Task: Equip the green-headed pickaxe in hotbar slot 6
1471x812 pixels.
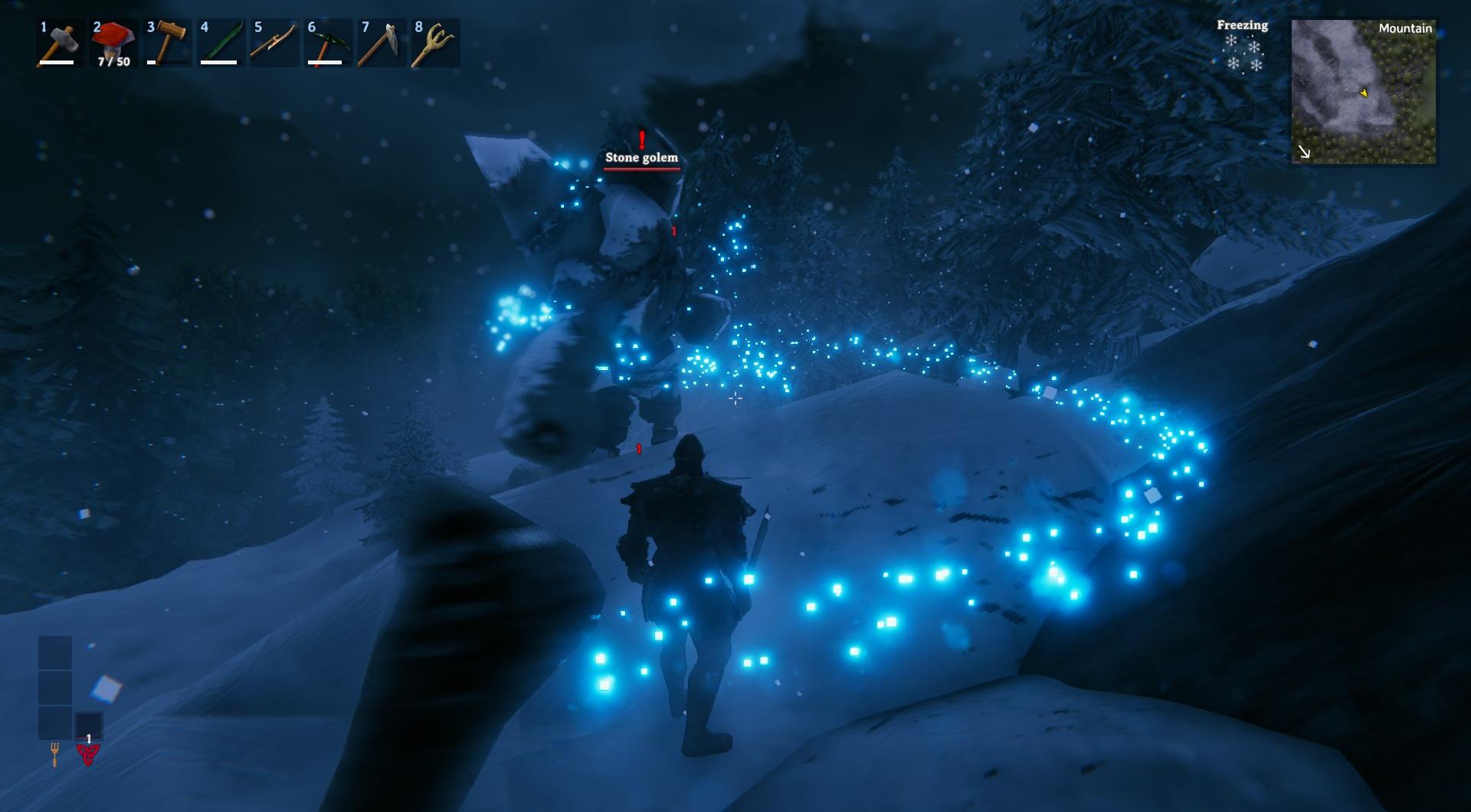Action: click(x=328, y=44)
